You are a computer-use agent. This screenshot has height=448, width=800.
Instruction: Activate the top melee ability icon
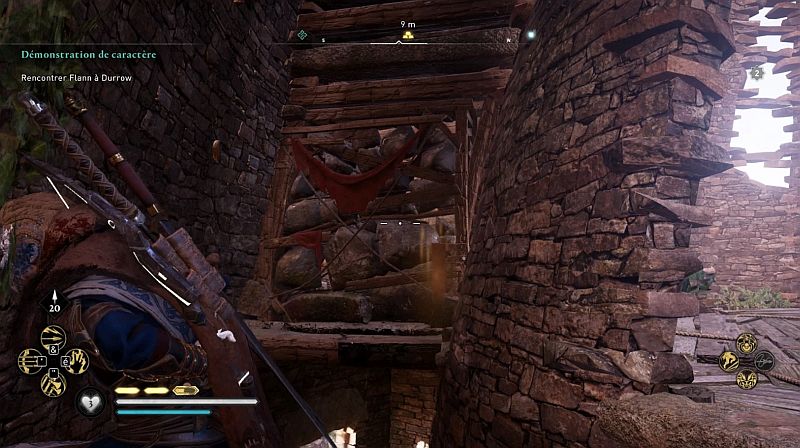(746, 343)
